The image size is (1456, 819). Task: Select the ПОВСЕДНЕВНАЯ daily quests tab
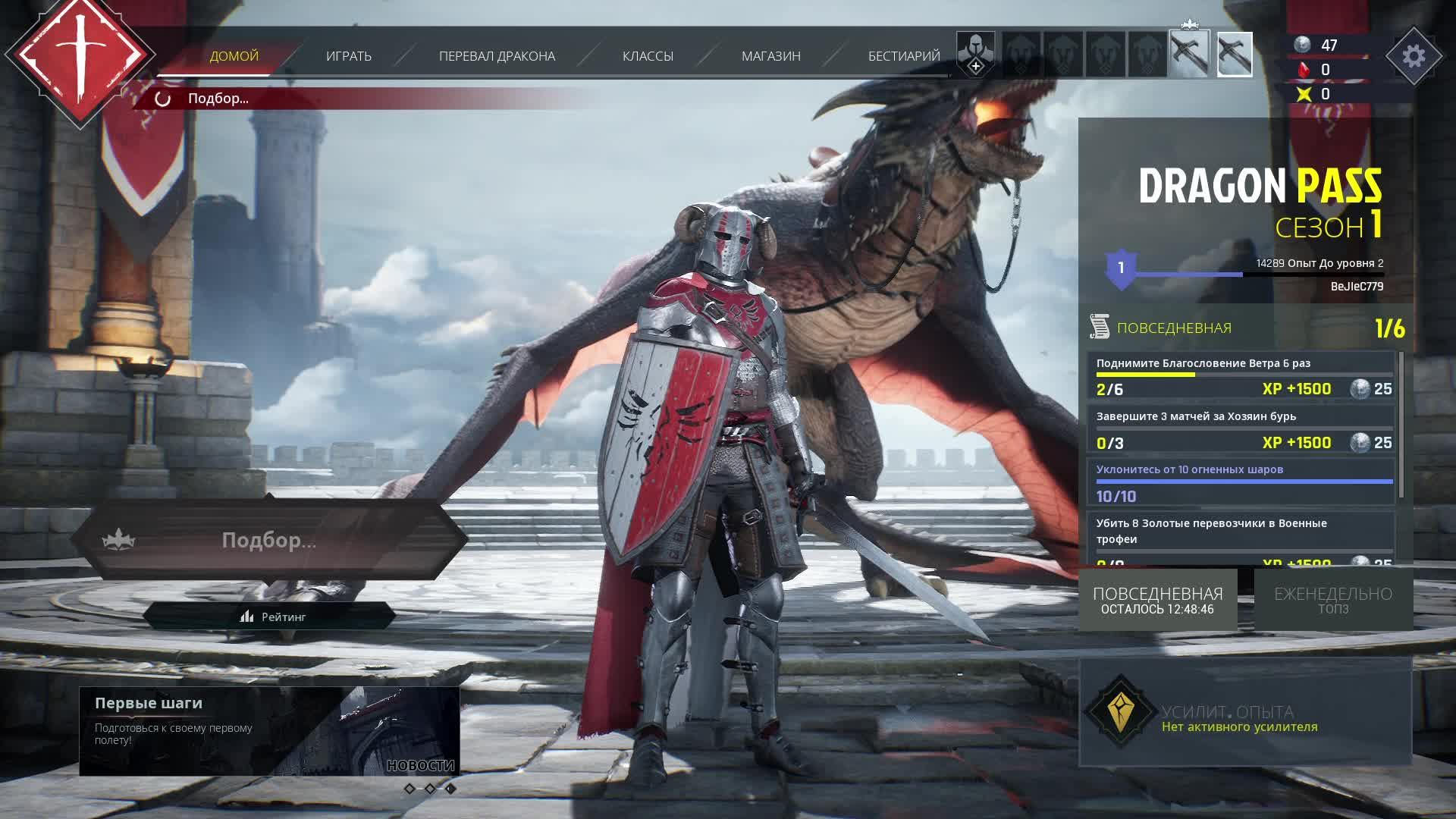tap(1157, 600)
